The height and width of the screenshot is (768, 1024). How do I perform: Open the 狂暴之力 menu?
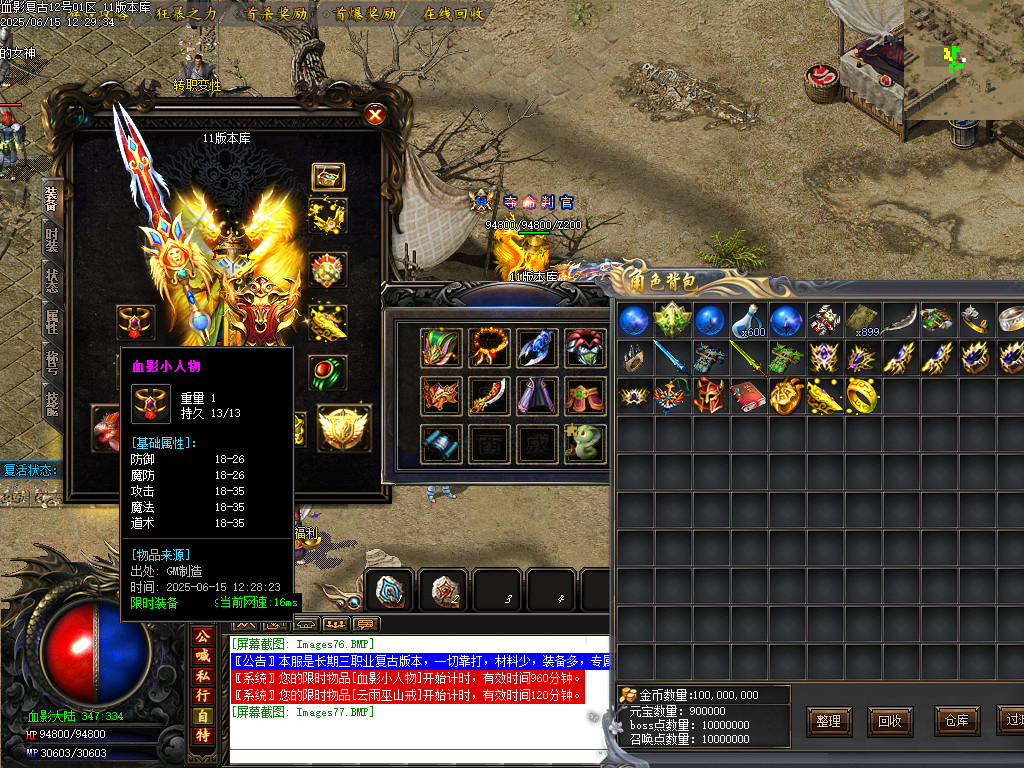pyautogui.click(x=186, y=14)
